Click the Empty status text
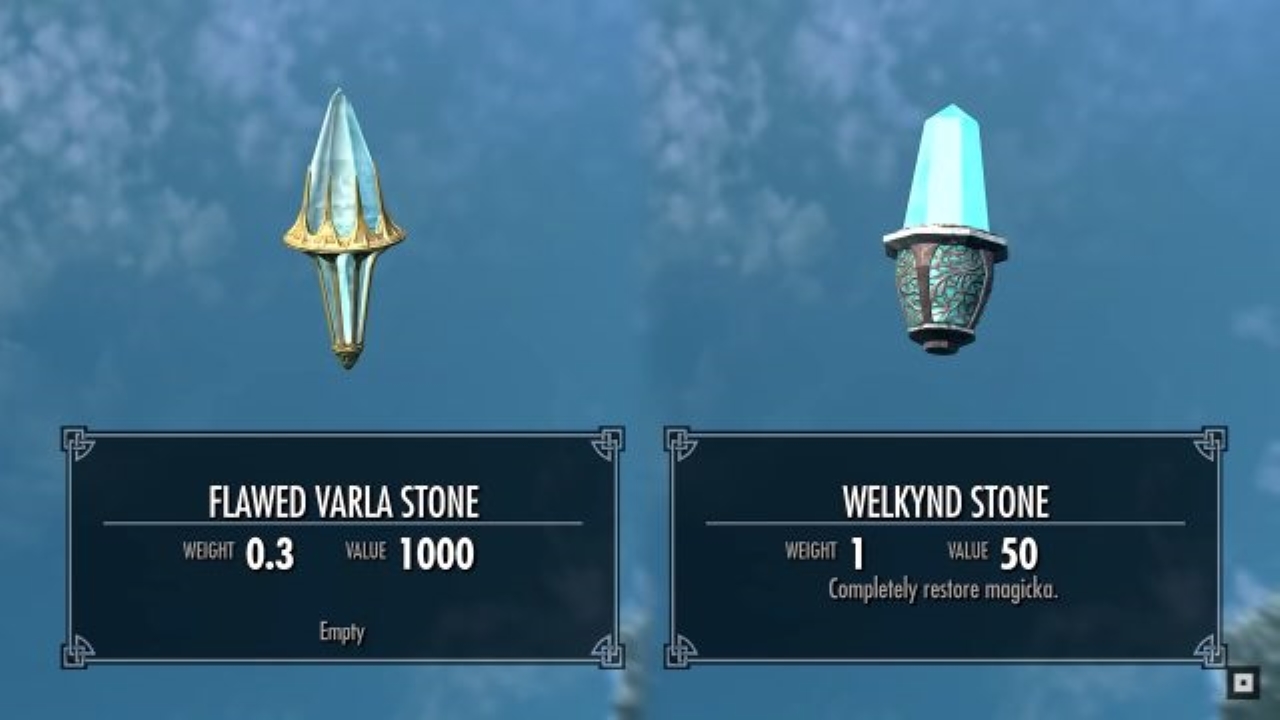1280x720 pixels. coord(343,632)
